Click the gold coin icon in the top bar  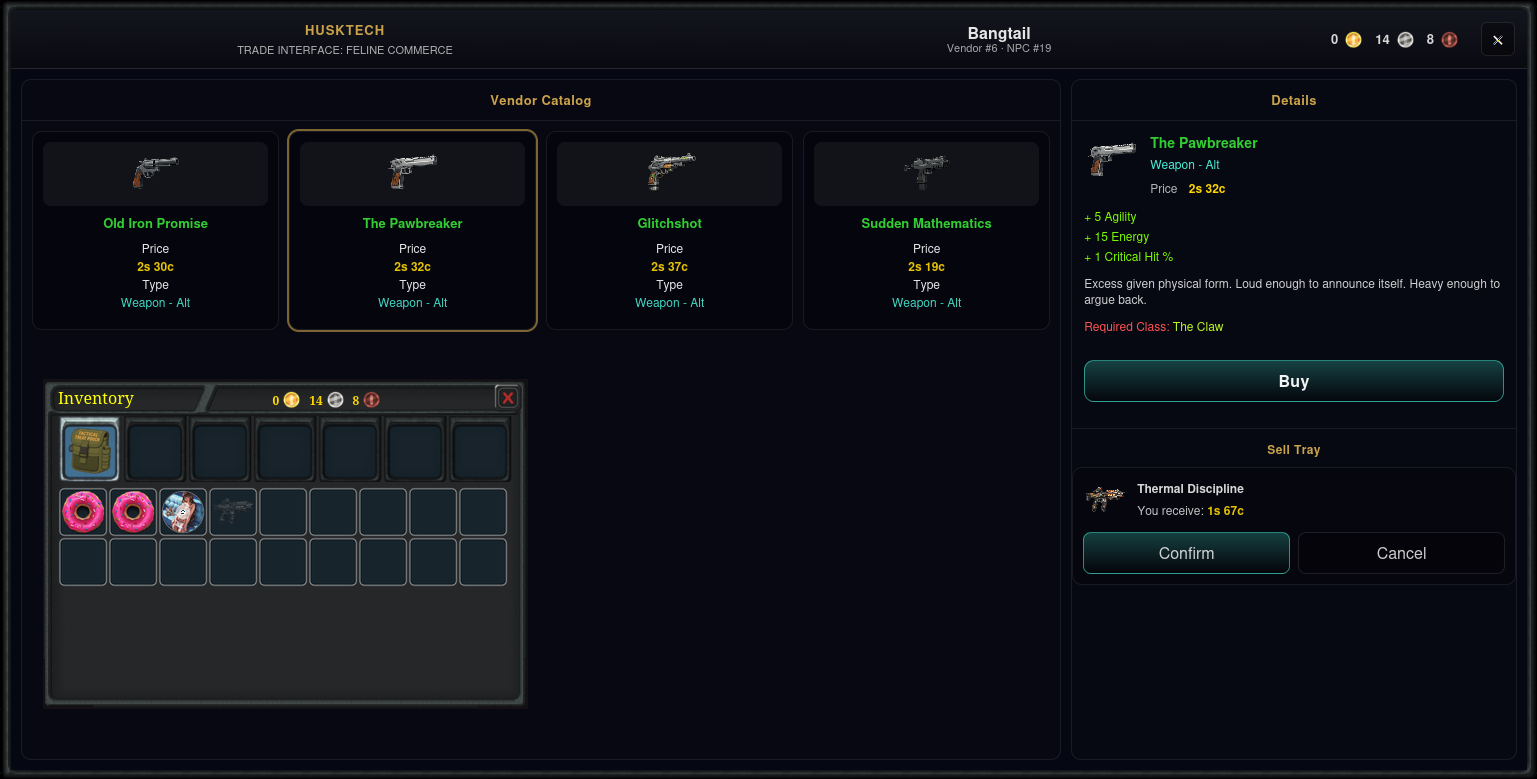(x=1353, y=39)
